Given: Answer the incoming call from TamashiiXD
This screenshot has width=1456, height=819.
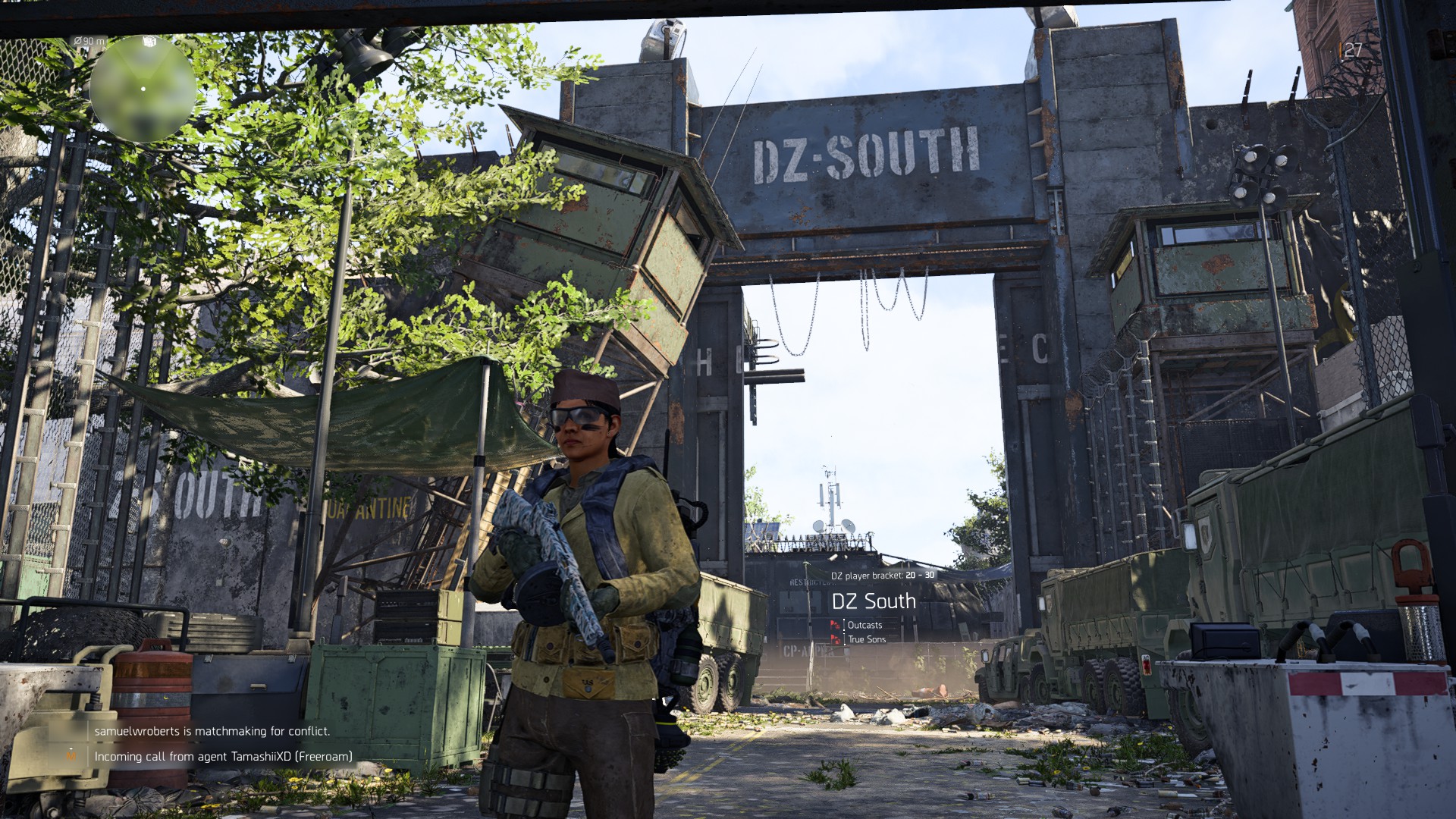Looking at the screenshot, I should (x=223, y=756).
